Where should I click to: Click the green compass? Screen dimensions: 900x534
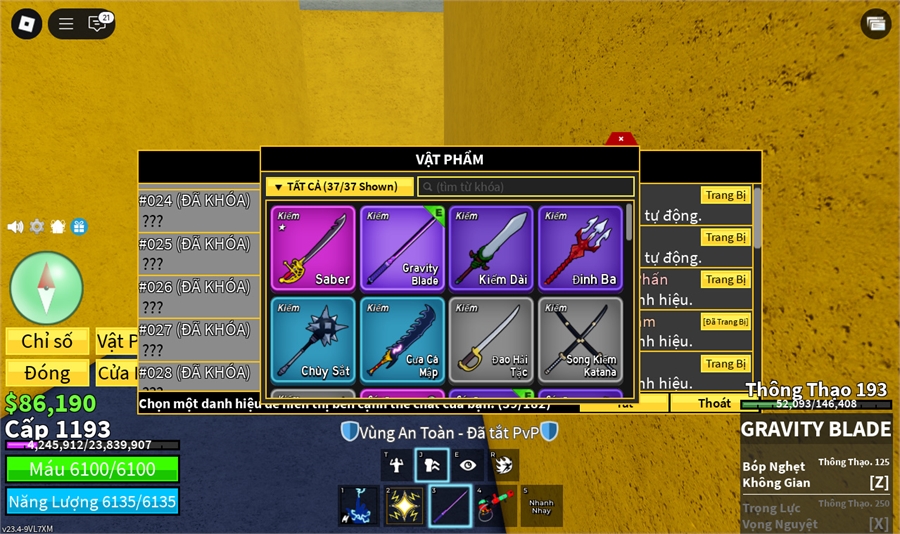[46, 288]
